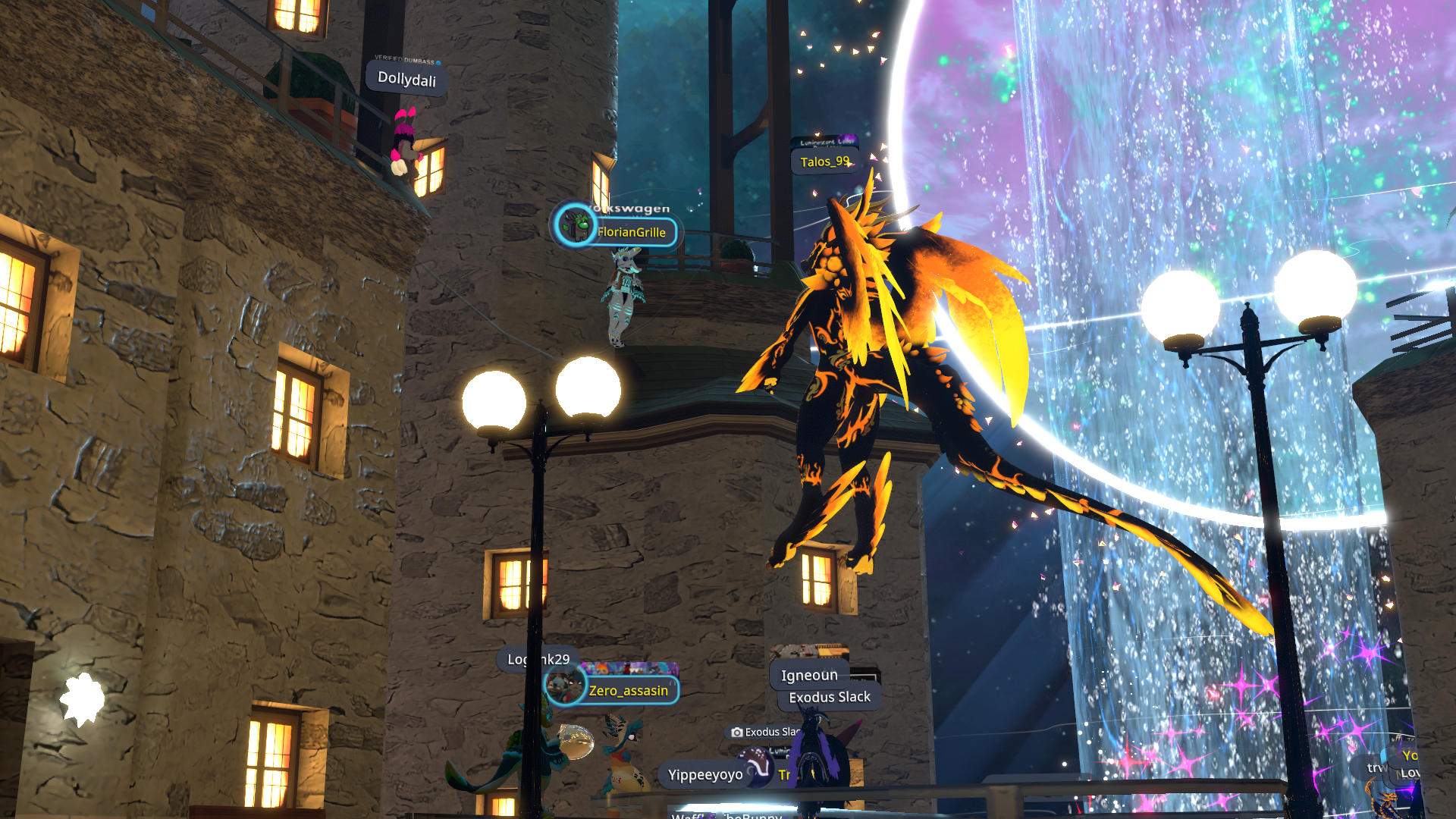Choose the Talos_99 nameplate

tap(824, 162)
